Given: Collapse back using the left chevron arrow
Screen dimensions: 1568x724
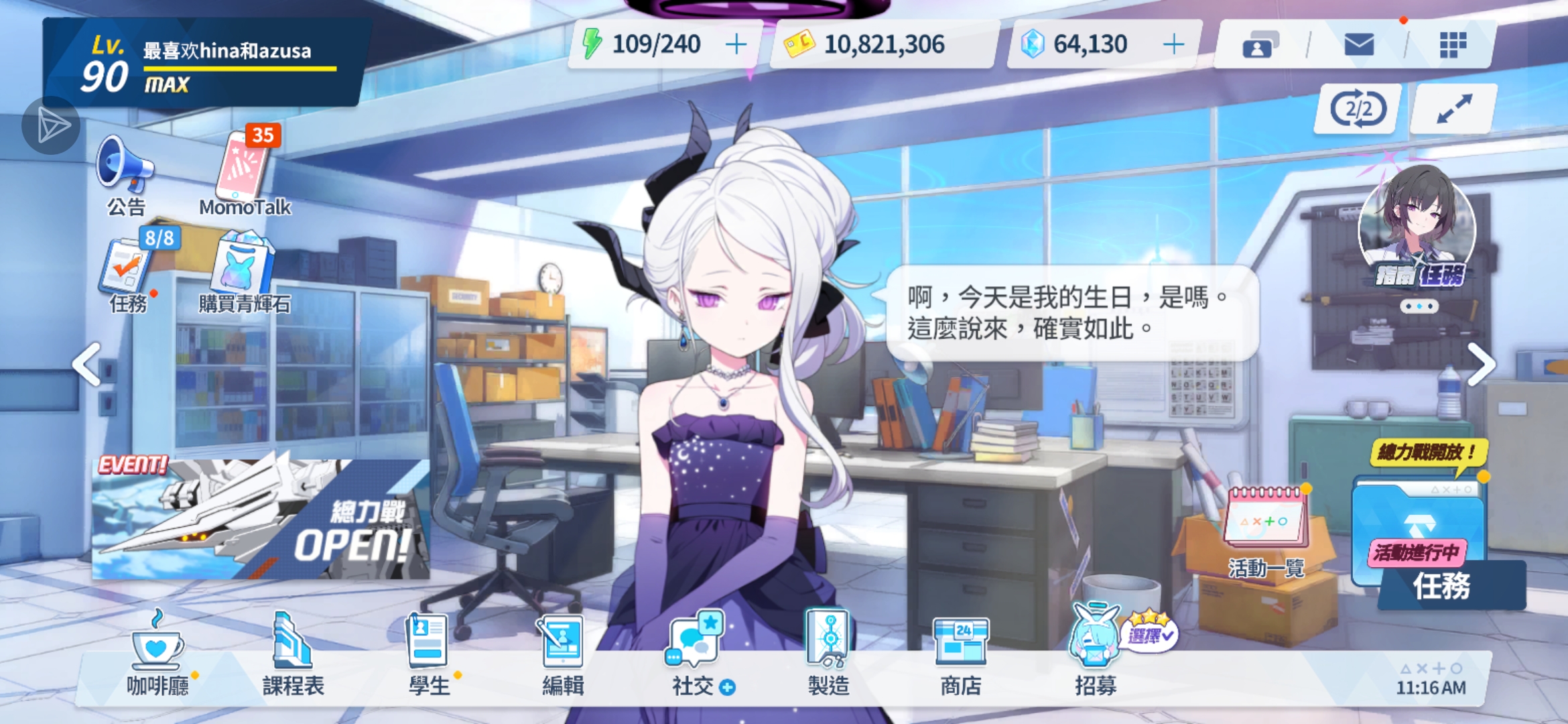Looking at the screenshot, I should 86,363.
